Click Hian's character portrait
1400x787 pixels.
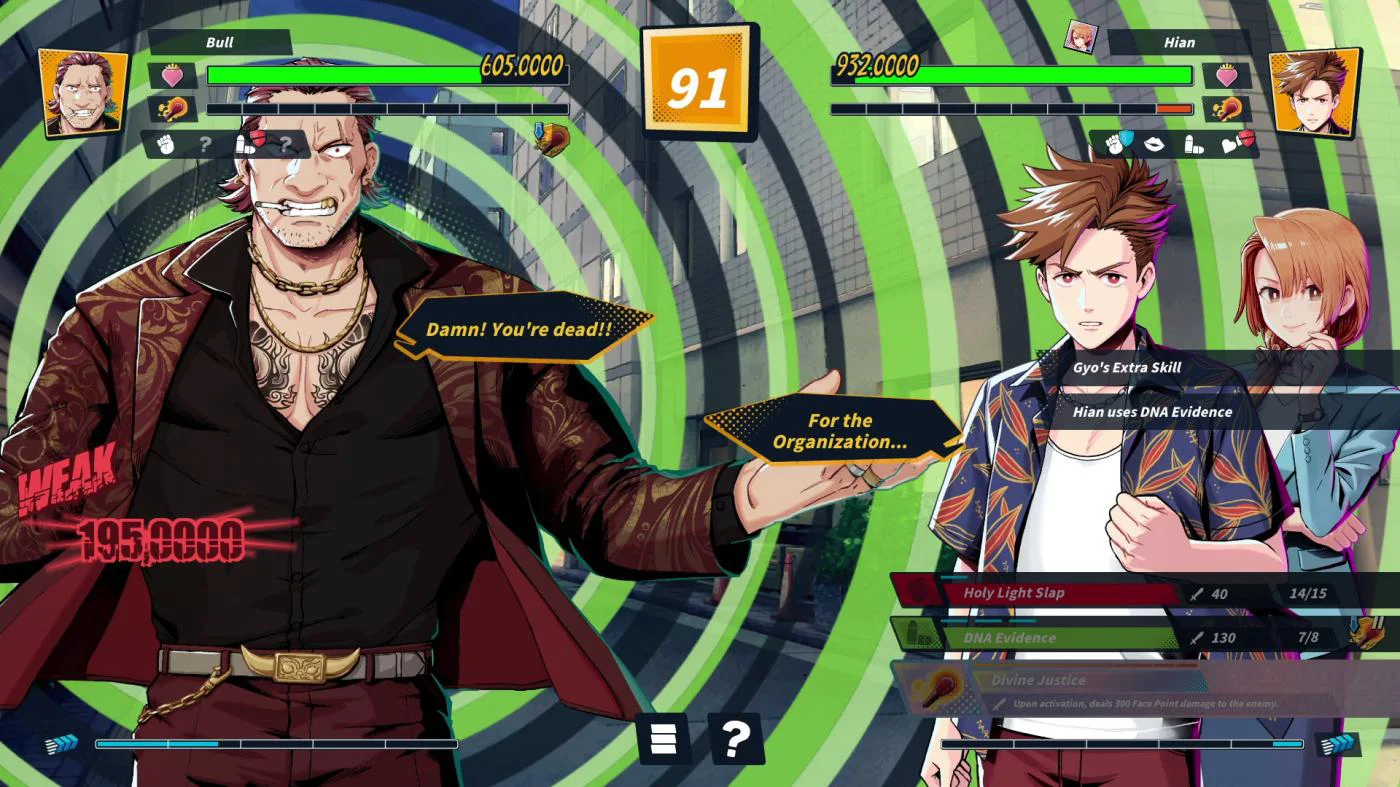click(x=1314, y=92)
